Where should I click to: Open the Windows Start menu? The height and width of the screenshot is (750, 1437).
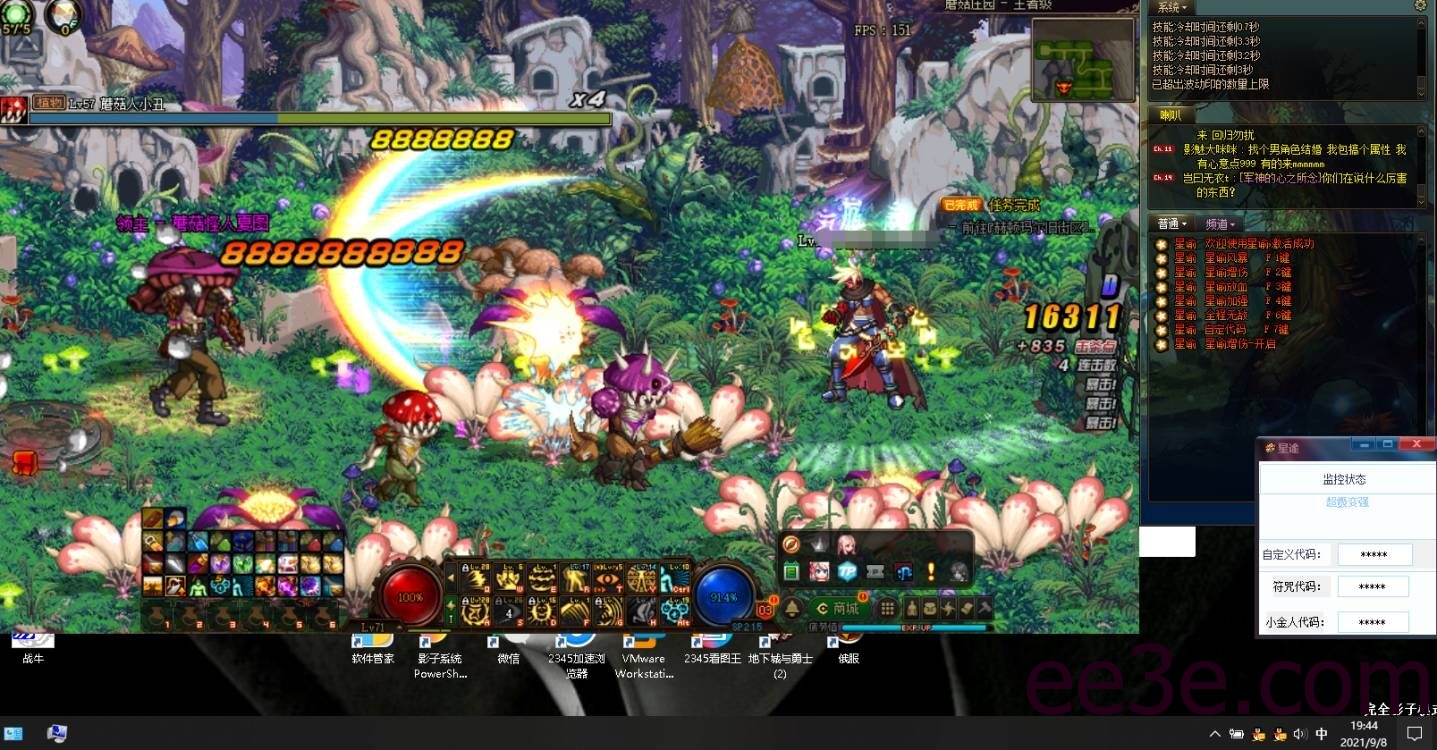[x=12, y=733]
